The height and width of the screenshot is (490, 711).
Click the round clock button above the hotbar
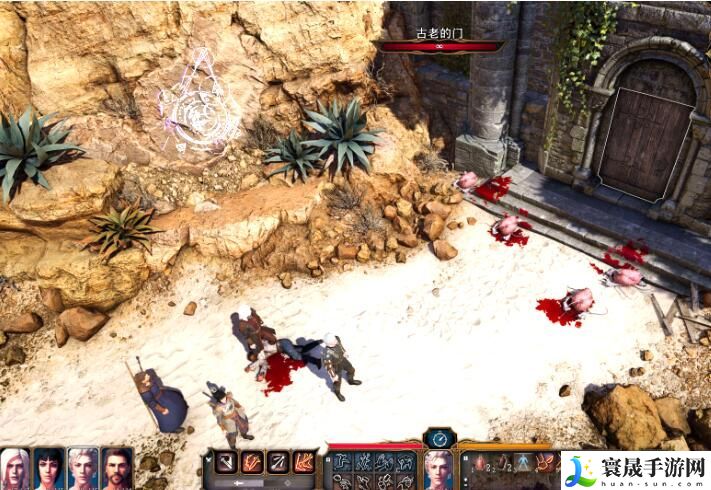pos(439,438)
